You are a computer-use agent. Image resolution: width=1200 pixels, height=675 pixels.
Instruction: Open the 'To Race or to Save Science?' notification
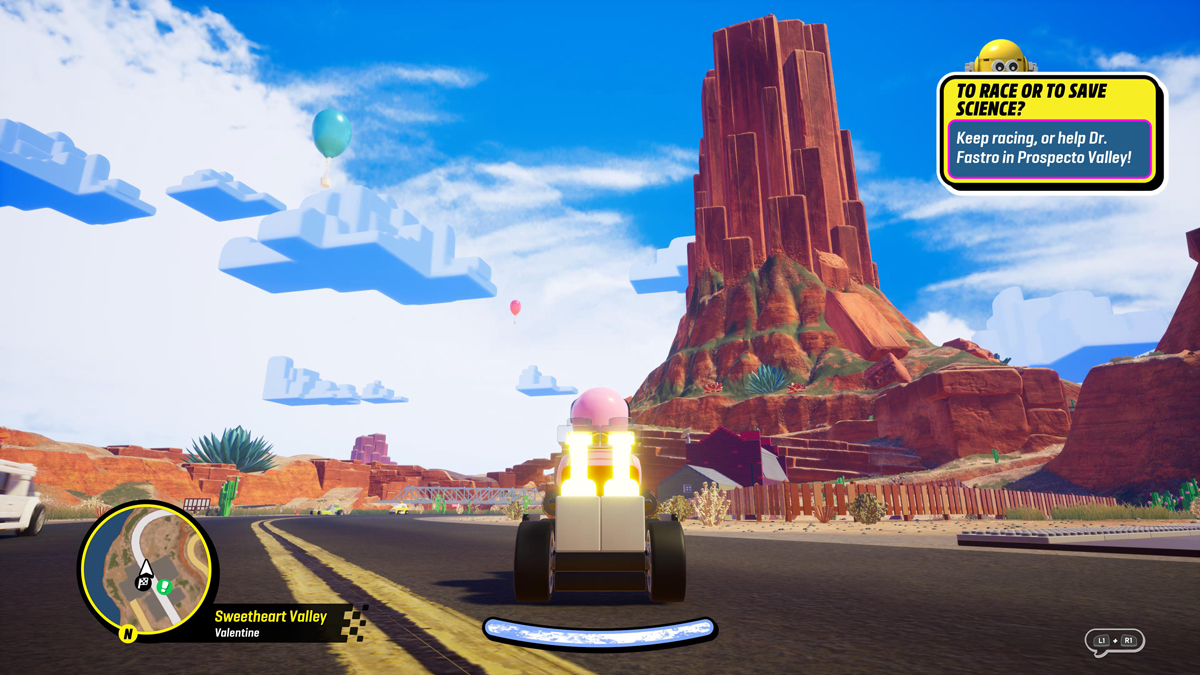point(1050,132)
